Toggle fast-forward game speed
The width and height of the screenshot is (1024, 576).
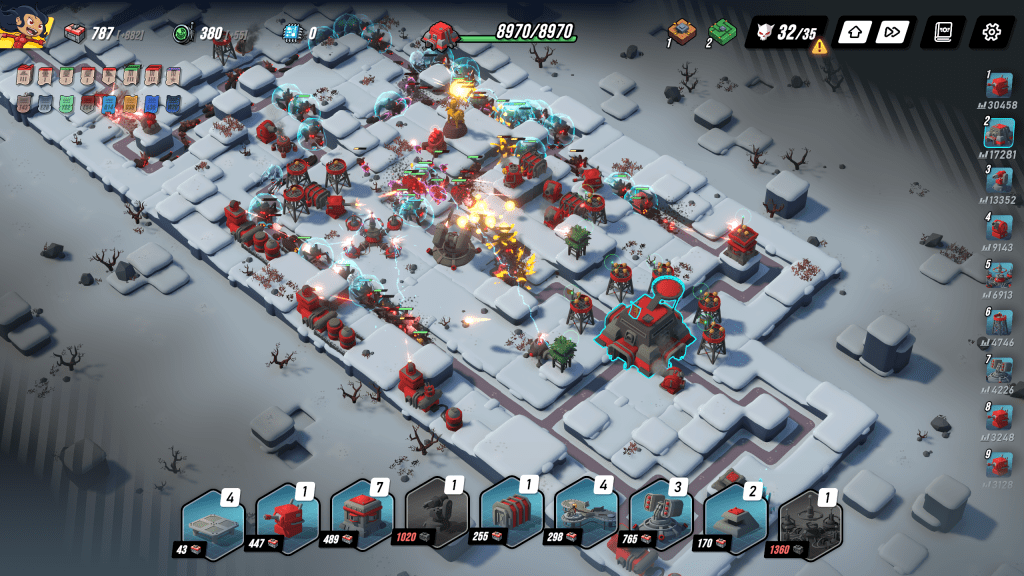(890, 32)
